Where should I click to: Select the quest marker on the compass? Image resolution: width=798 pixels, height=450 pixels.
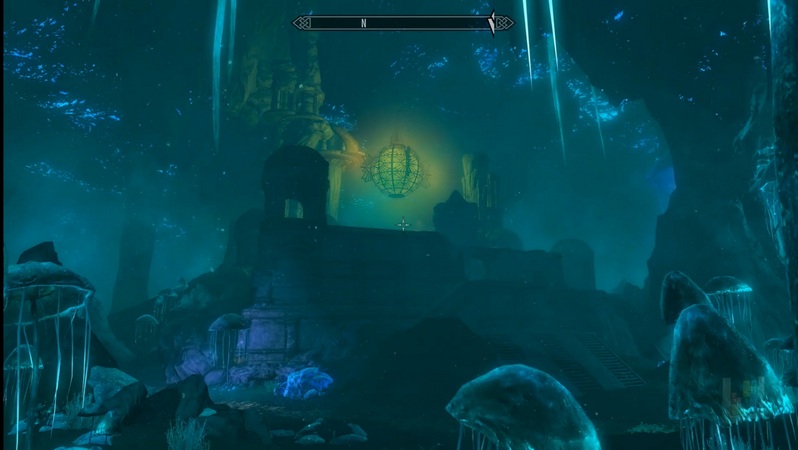pos(491,23)
